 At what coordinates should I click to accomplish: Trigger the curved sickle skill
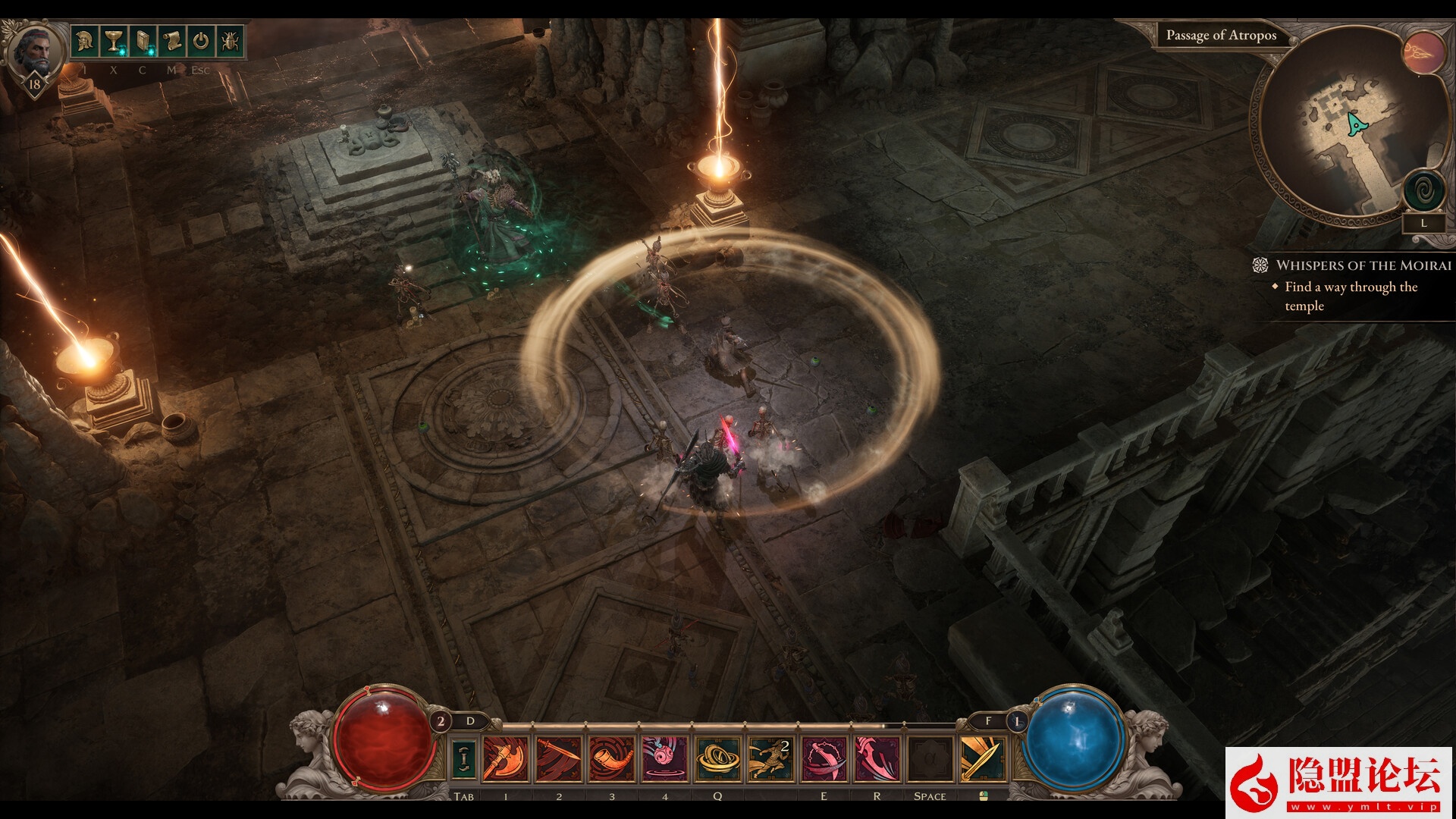click(824, 759)
